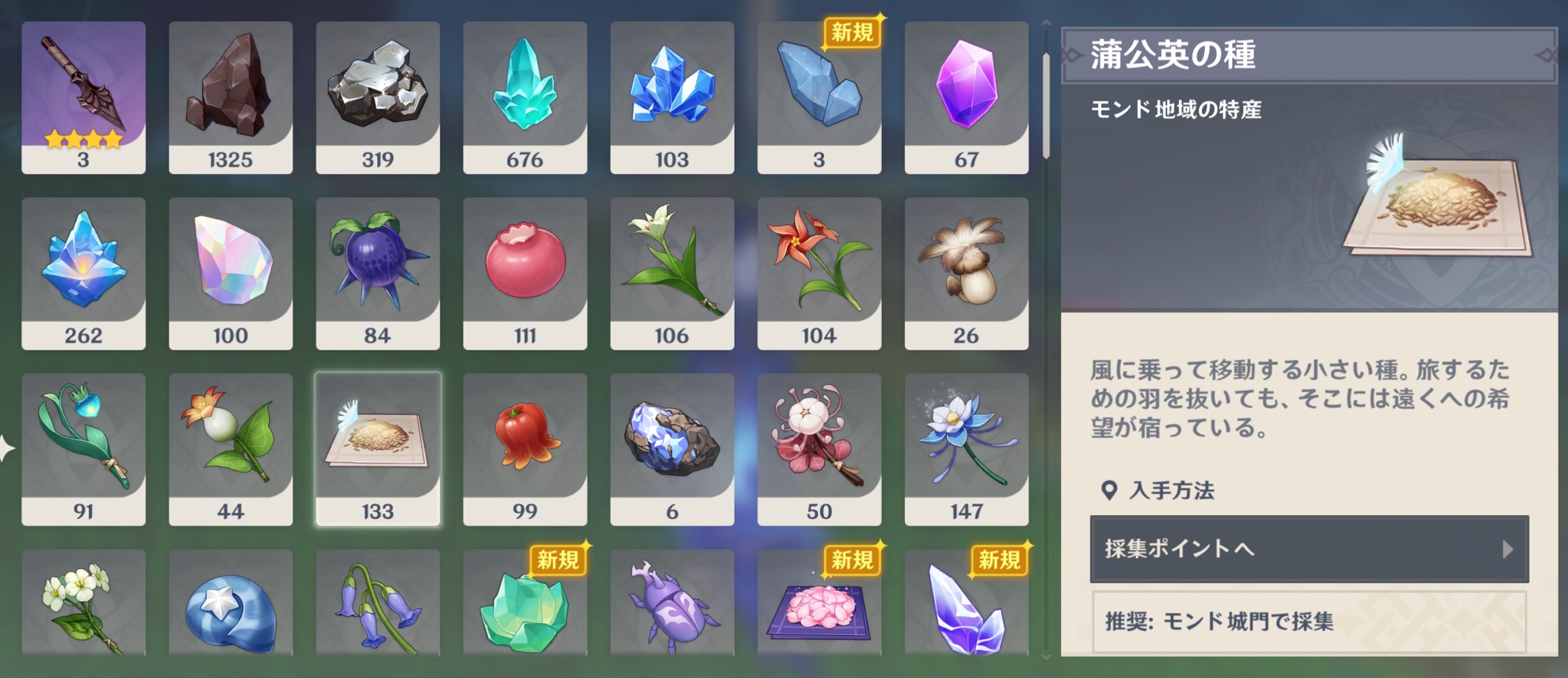Image resolution: width=1568 pixels, height=678 pixels.
Task: Select the blue-white ore slot with 6
Action: [672, 448]
